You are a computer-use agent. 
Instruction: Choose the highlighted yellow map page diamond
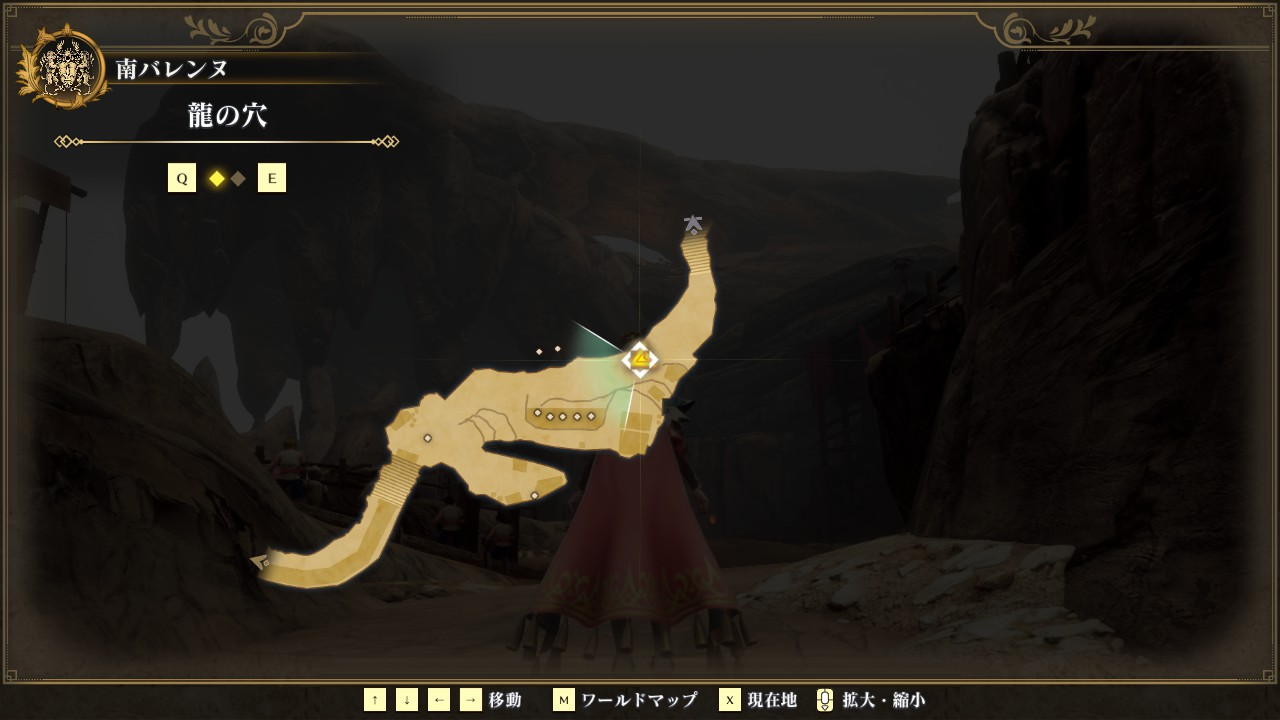pos(216,179)
